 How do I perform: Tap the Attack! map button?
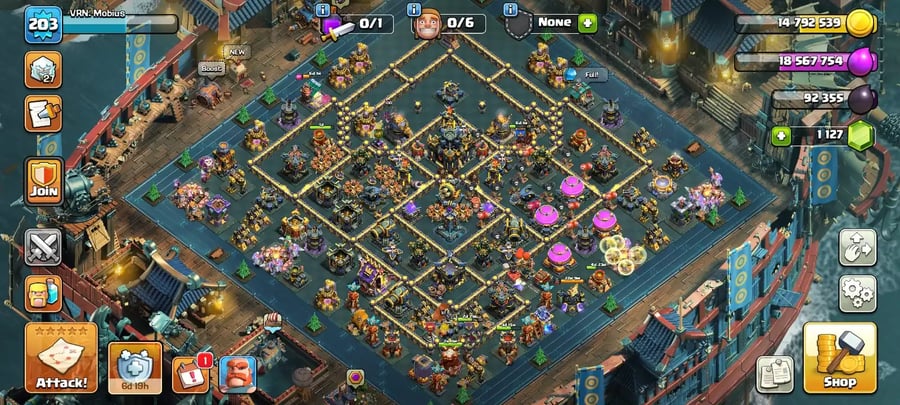[x=60, y=357]
